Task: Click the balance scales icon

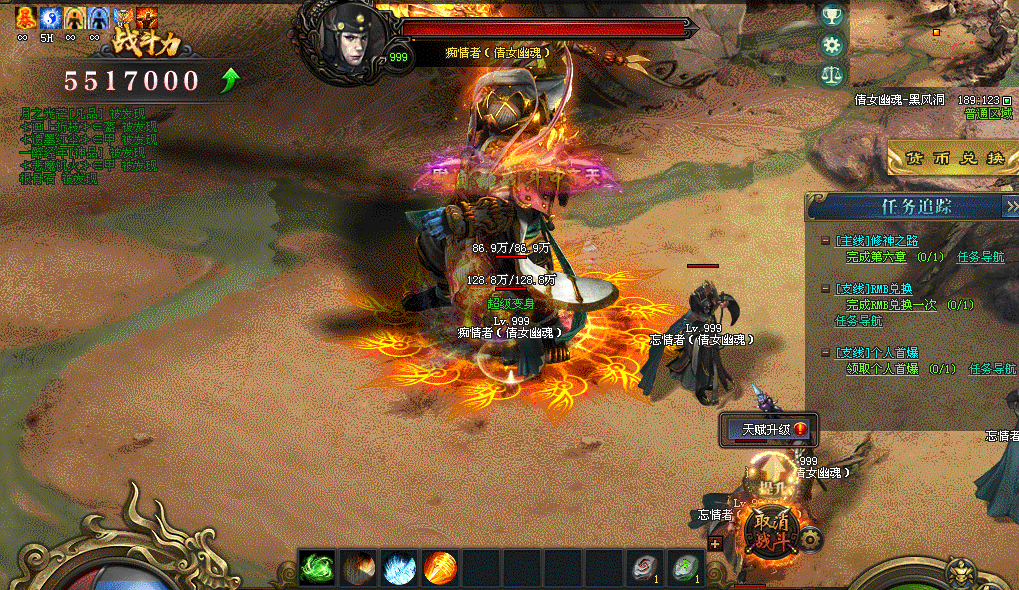Action: pyautogui.click(x=830, y=75)
